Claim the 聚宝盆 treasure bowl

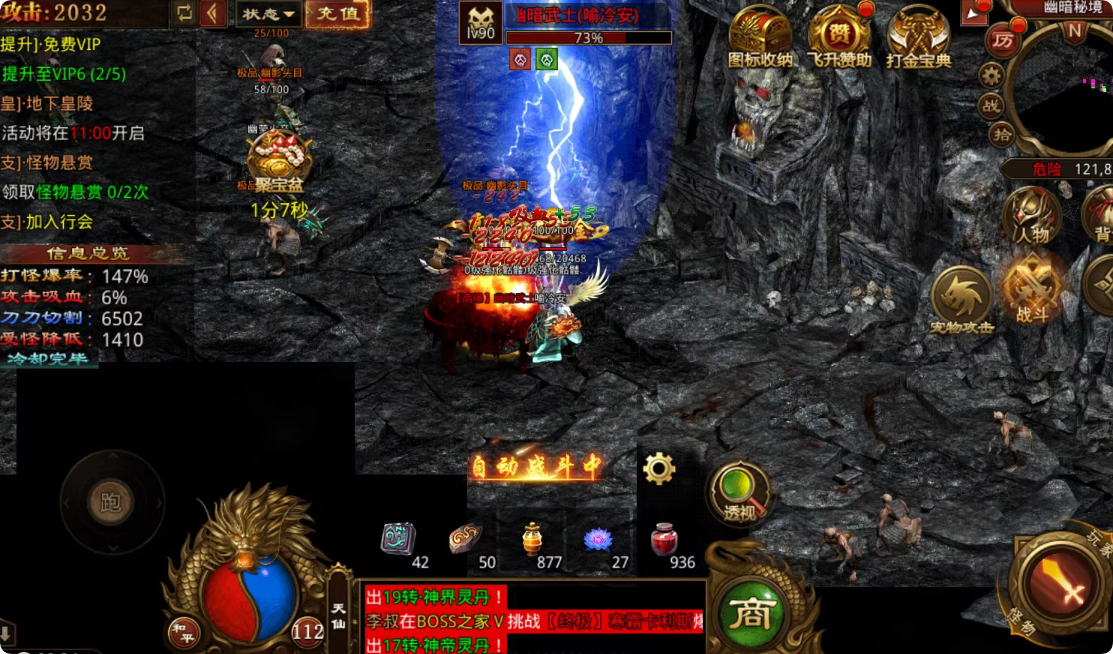click(x=278, y=161)
